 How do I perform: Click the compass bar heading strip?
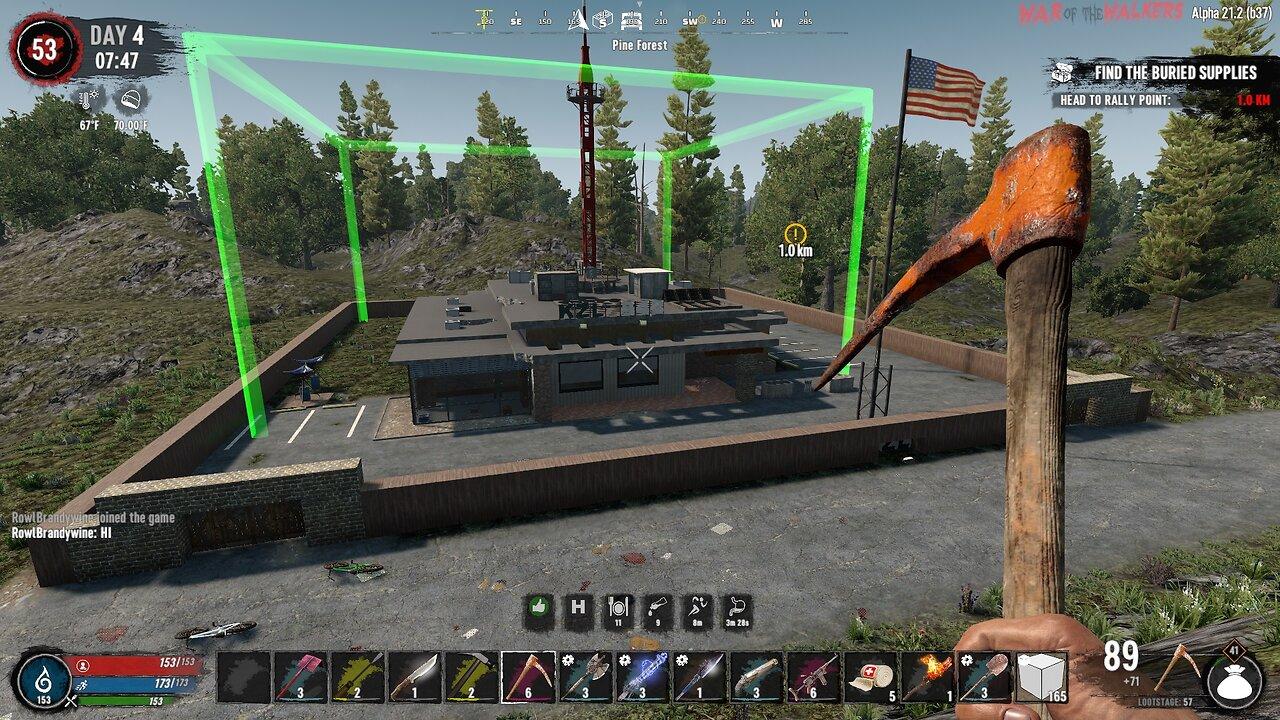tap(640, 20)
